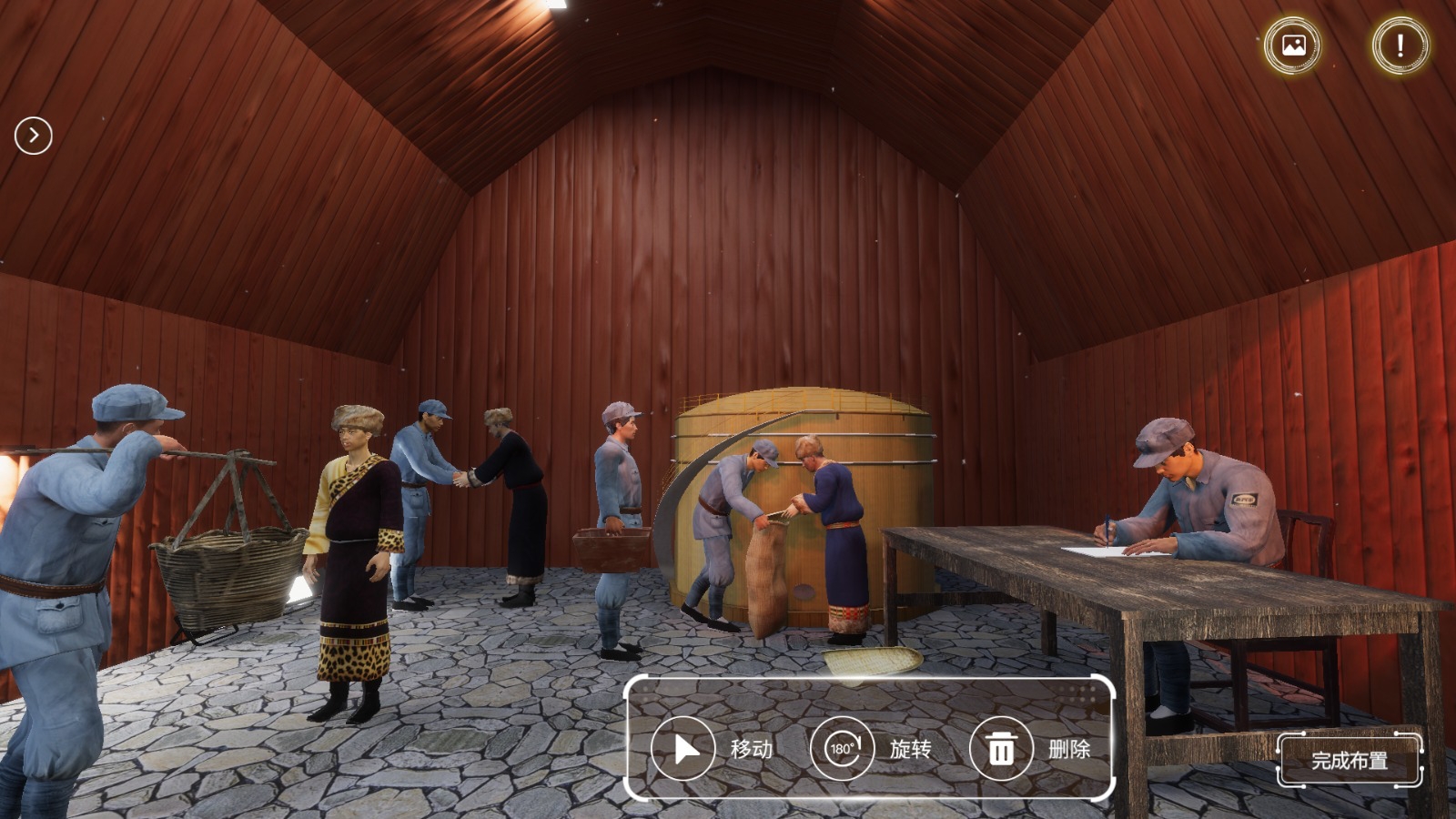Select the 移动 move tool
1456x819 pixels.
[x=683, y=749]
